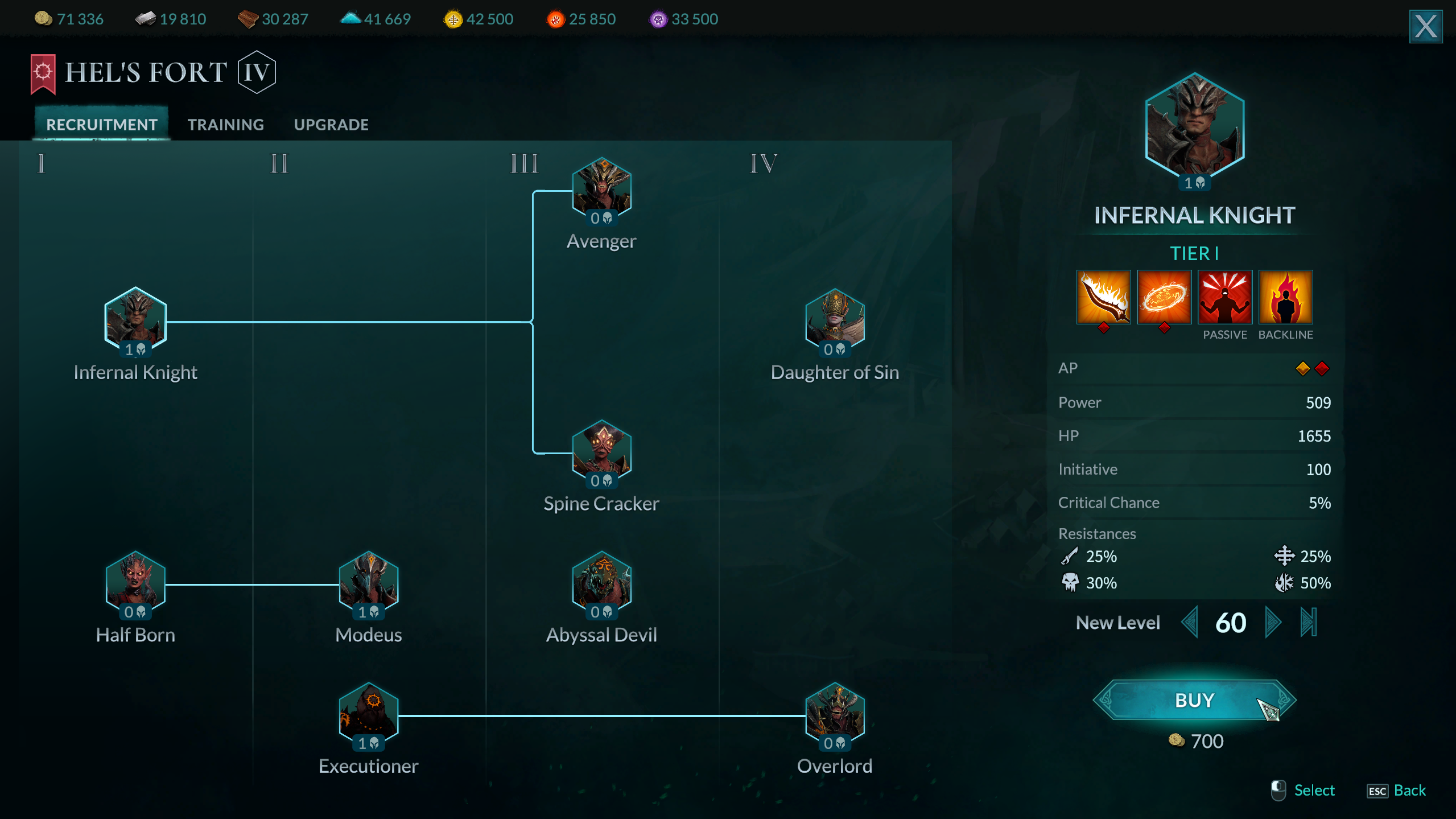Viewport: 1456px width, 819px height.
Task: Select the Overlord unit portrait
Action: (x=835, y=713)
